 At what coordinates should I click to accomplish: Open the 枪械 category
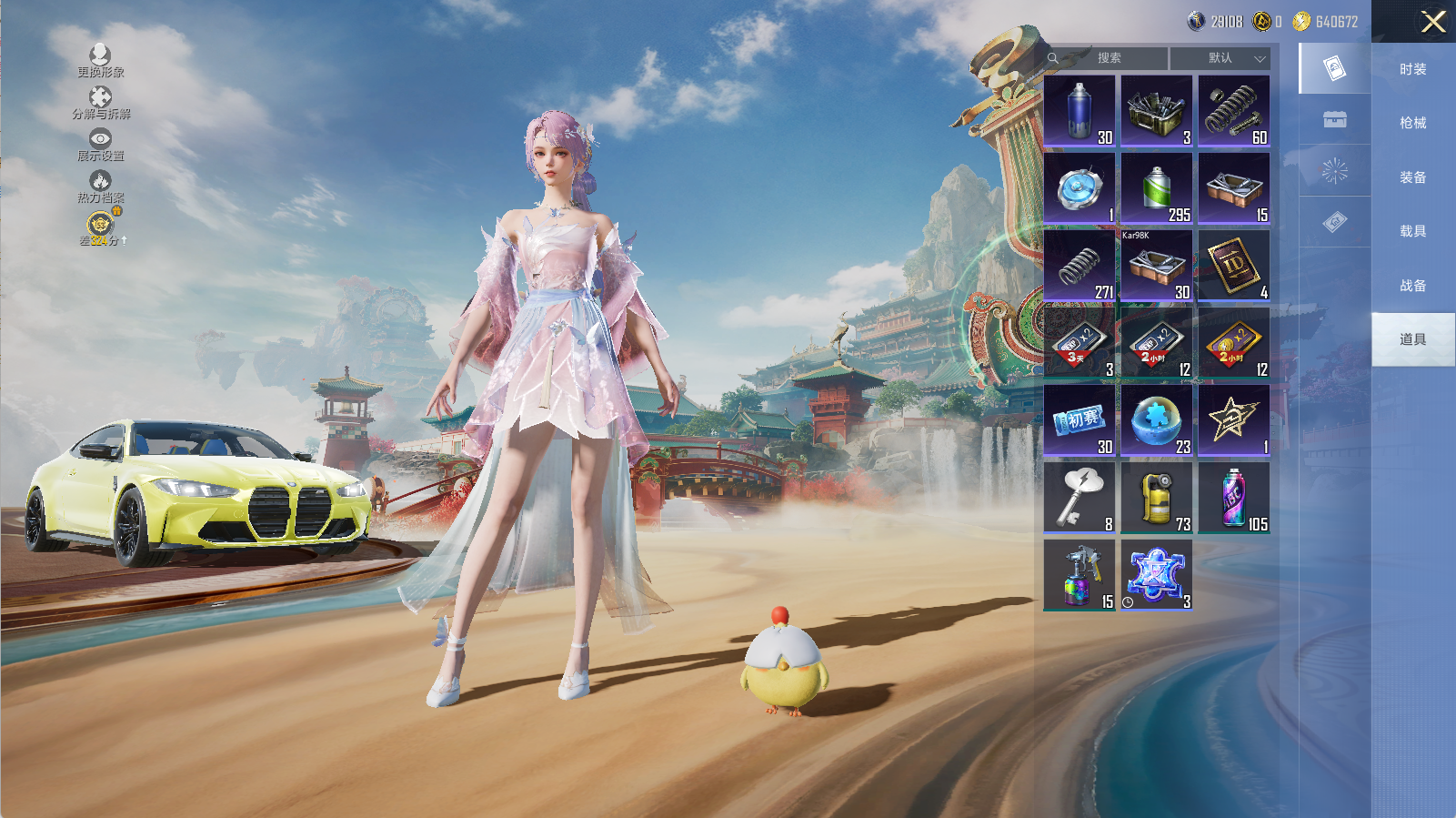click(x=1412, y=123)
